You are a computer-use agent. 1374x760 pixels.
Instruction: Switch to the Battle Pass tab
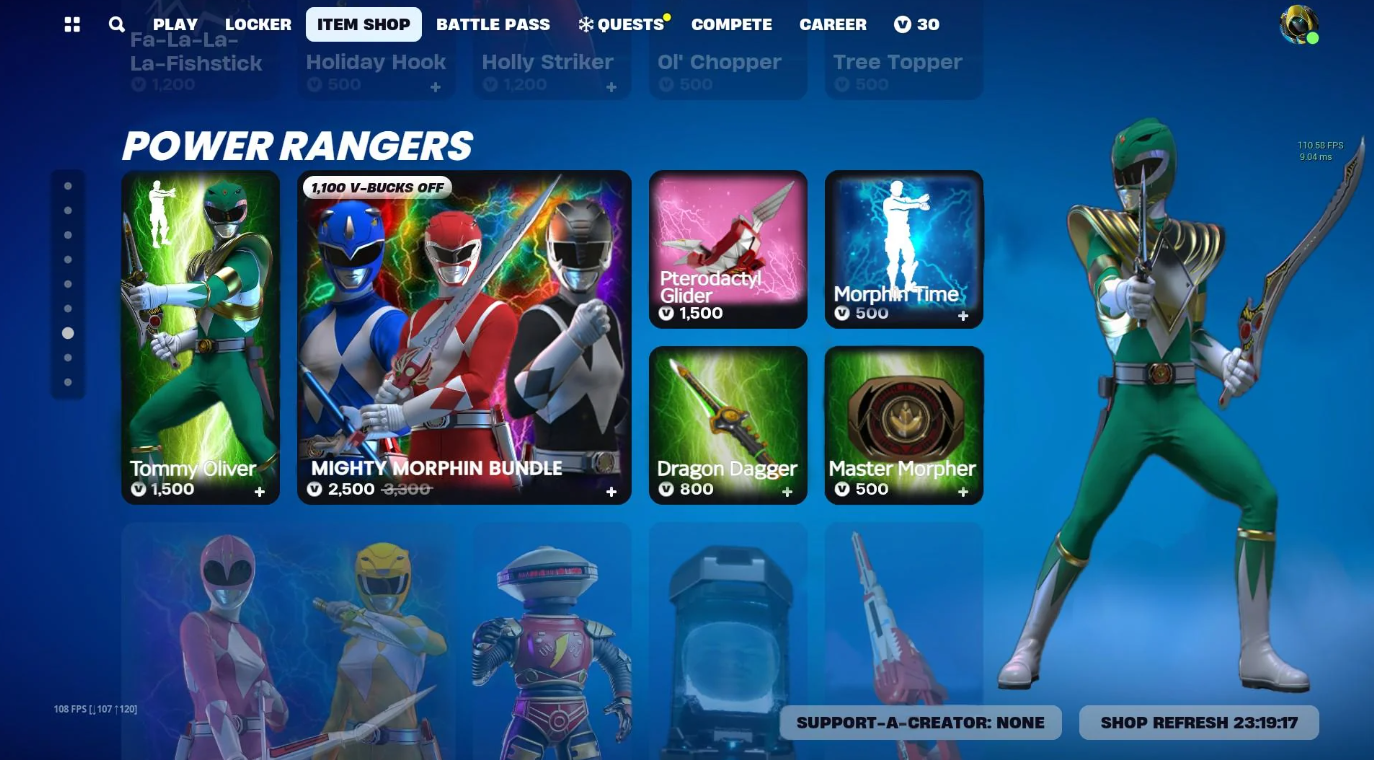point(493,24)
